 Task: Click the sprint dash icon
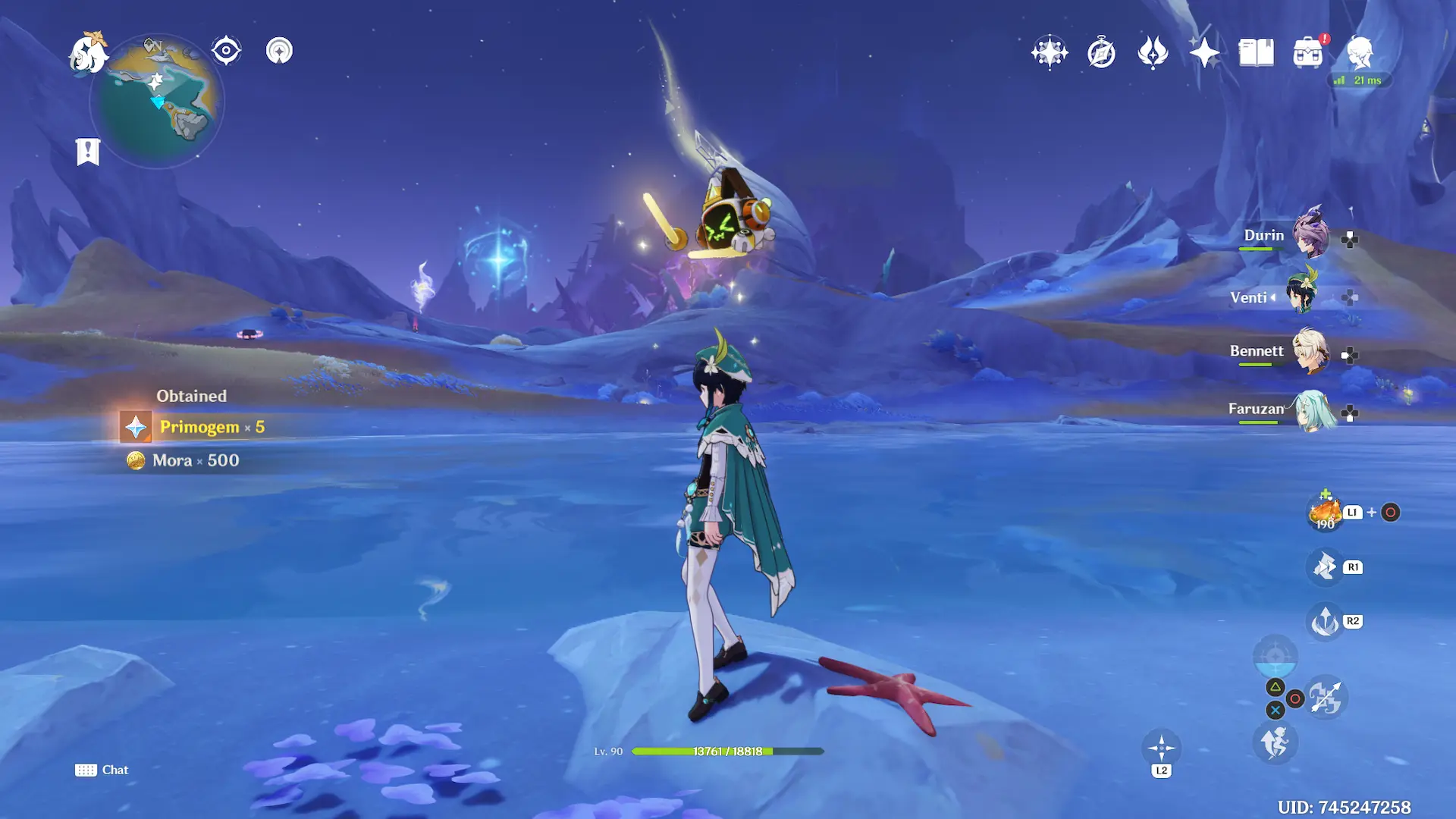pos(1275,742)
